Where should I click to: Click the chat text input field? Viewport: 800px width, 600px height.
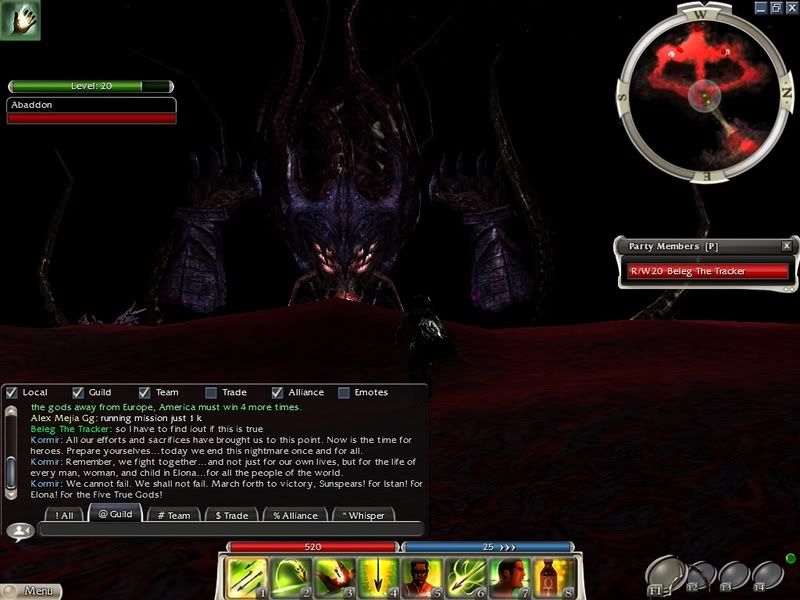tap(230, 531)
